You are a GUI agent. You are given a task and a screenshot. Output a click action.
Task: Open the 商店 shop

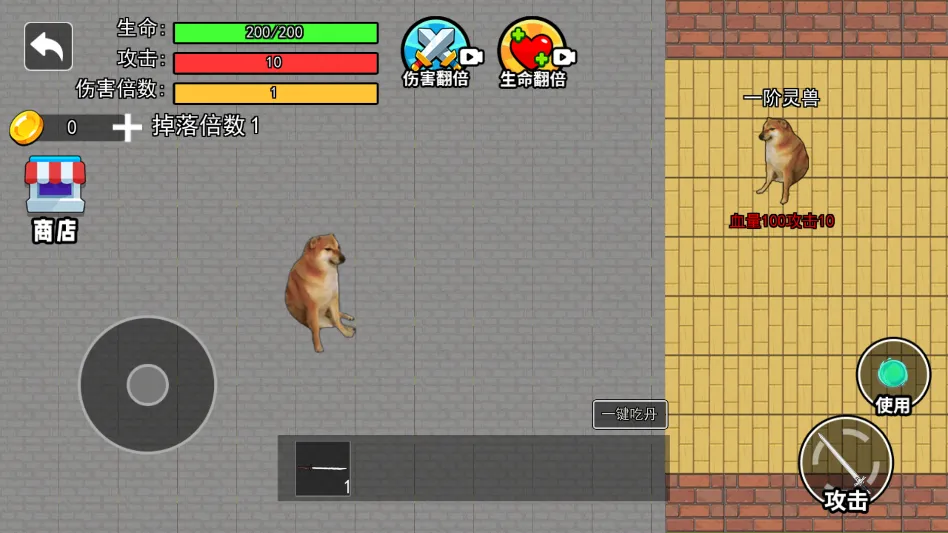(55, 198)
